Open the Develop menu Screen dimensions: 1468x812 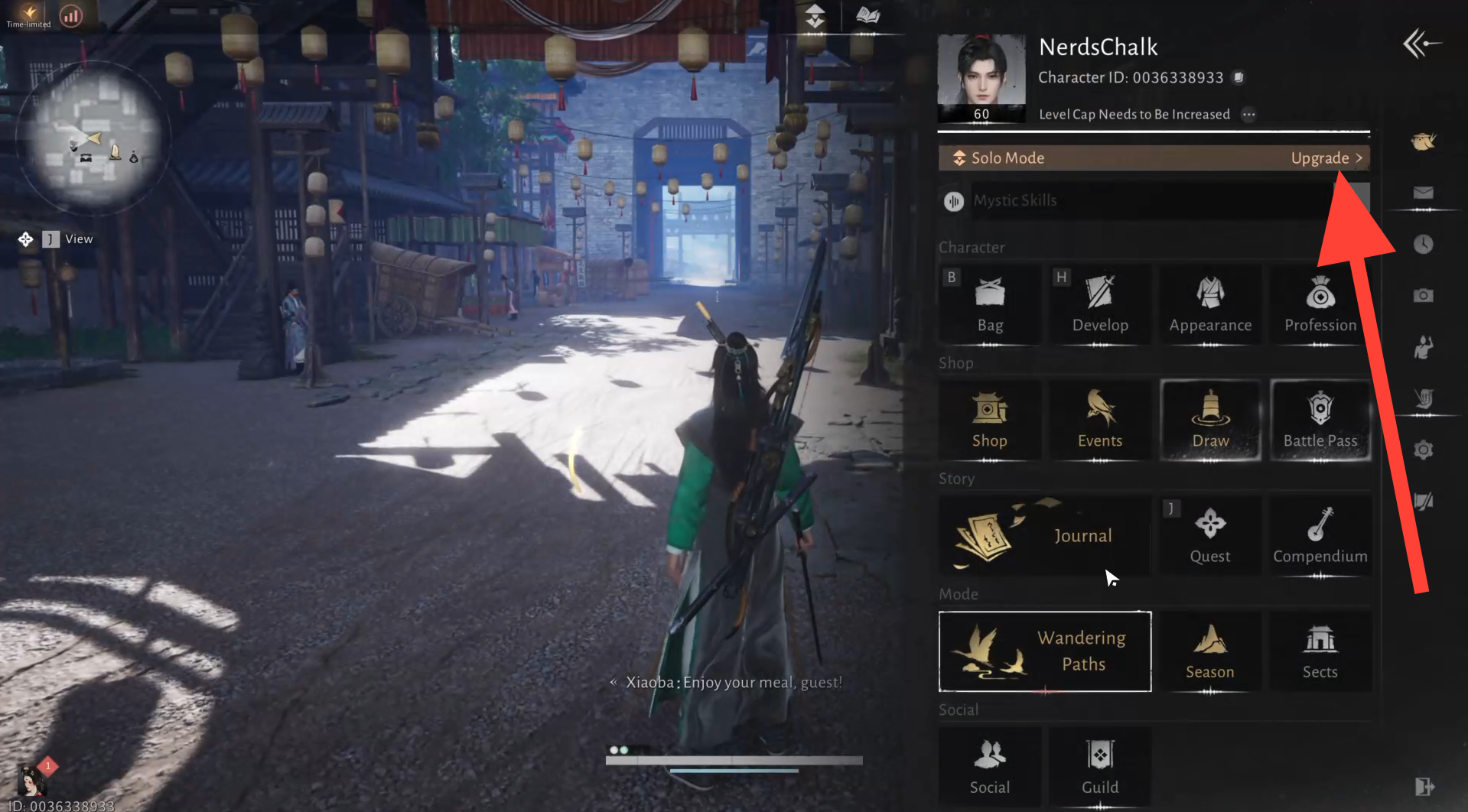pyautogui.click(x=1100, y=305)
